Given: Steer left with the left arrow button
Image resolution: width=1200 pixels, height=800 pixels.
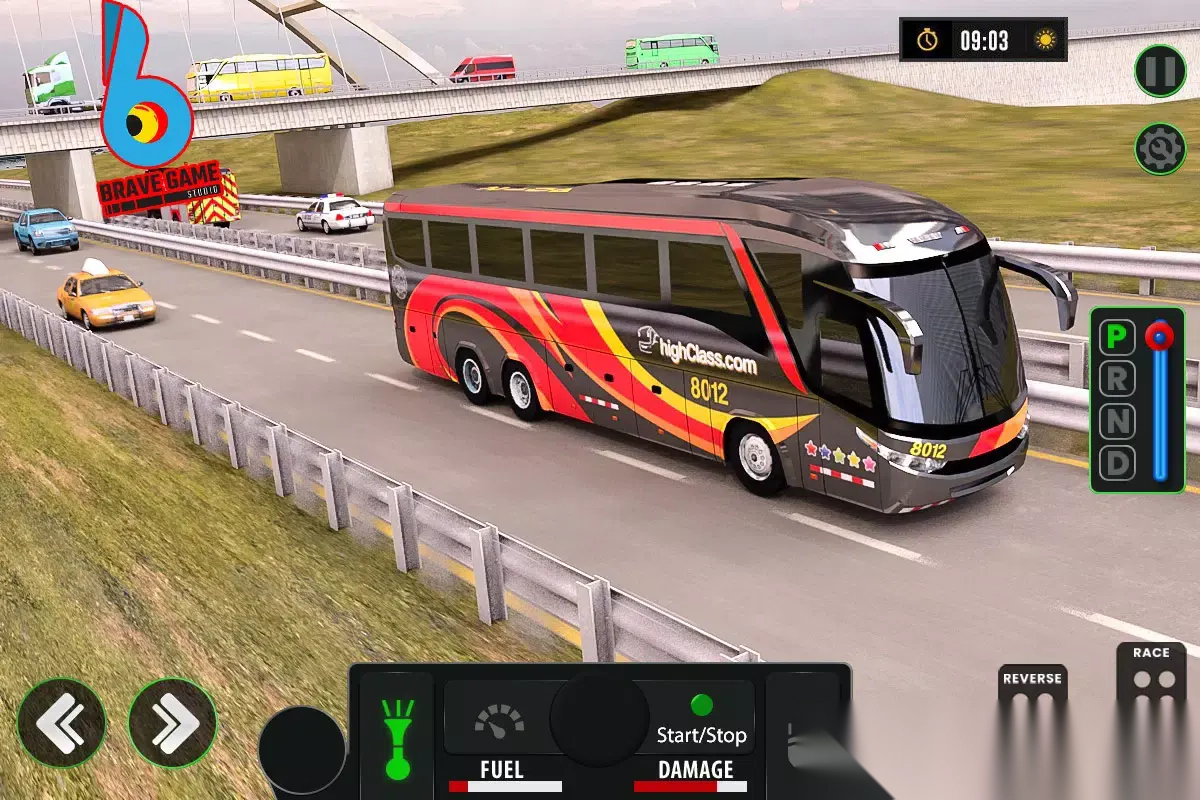Looking at the screenshot, I should [62, 722].
